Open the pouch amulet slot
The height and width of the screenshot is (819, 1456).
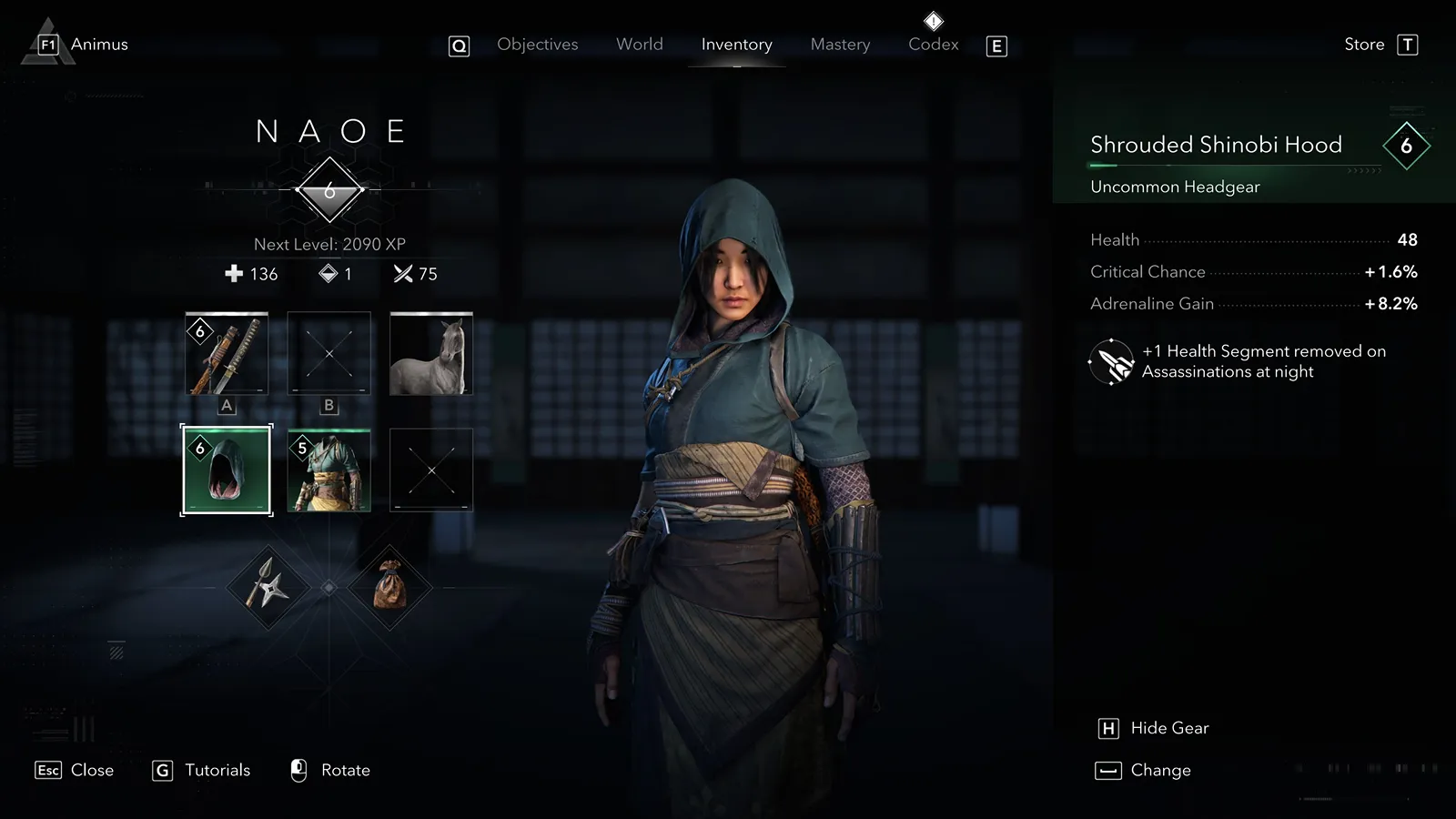pos(389,587)
